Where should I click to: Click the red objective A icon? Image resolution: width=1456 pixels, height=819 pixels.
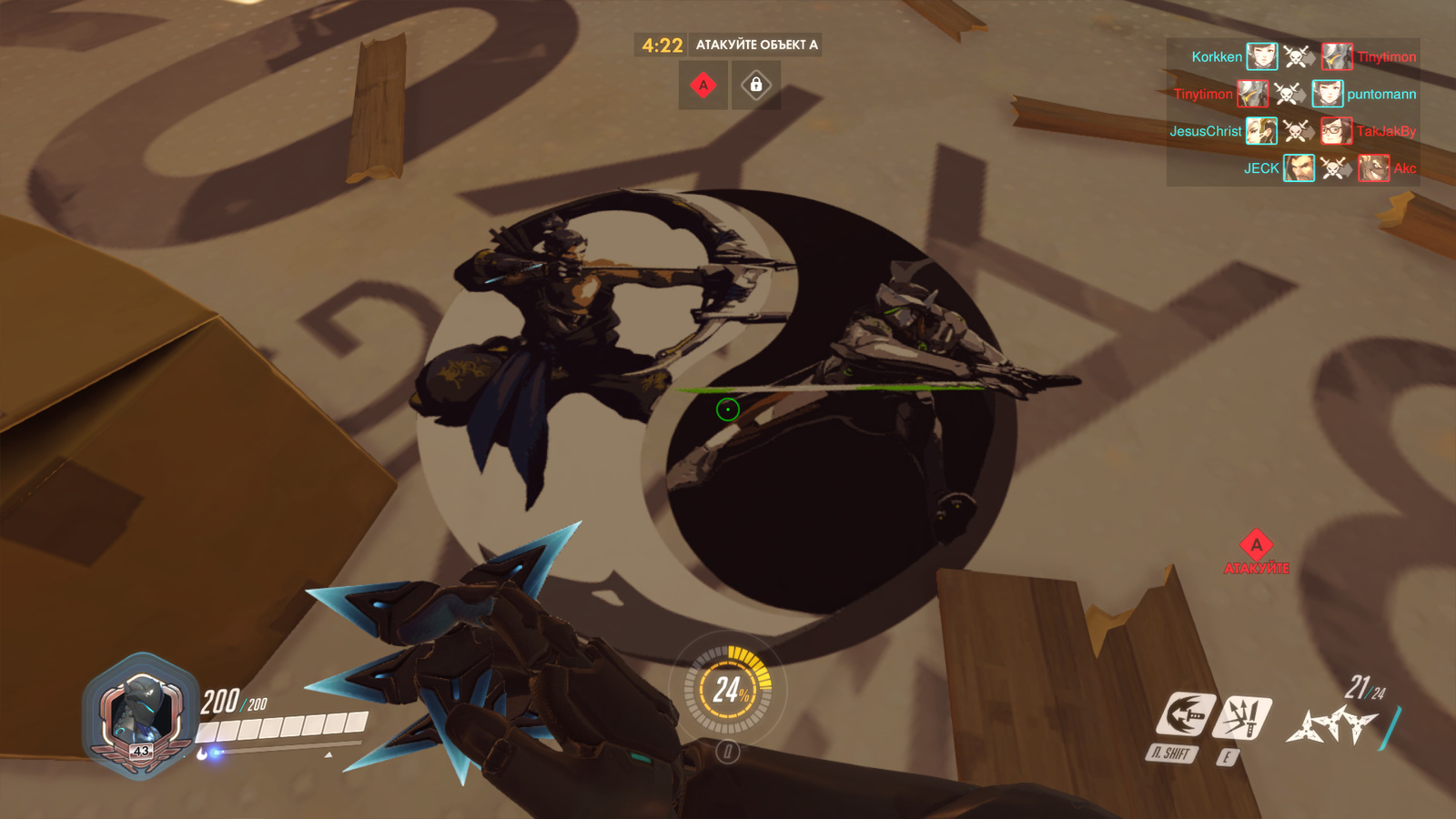(x=703, y=86)
